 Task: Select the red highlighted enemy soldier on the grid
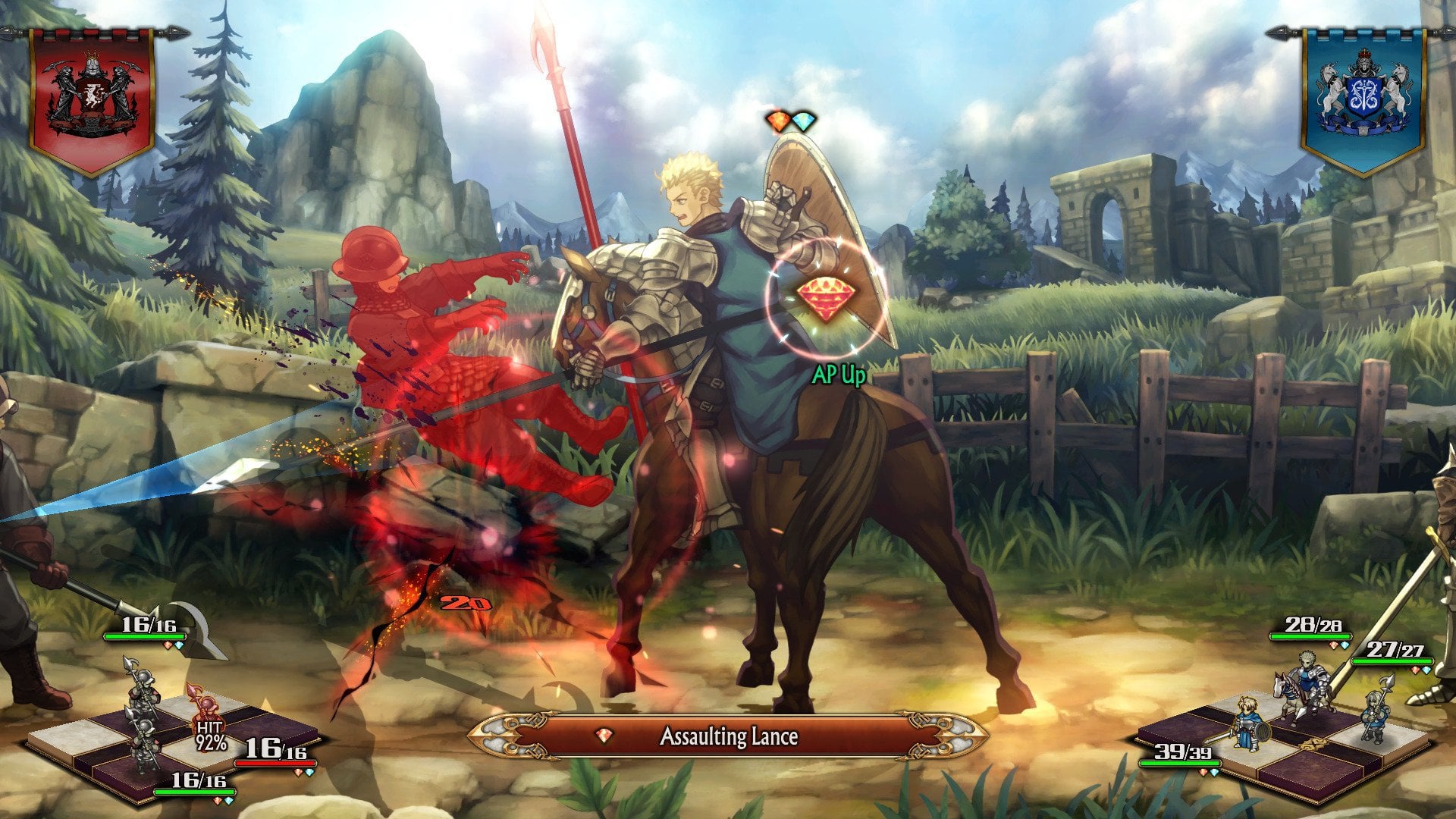click(206, 708)
